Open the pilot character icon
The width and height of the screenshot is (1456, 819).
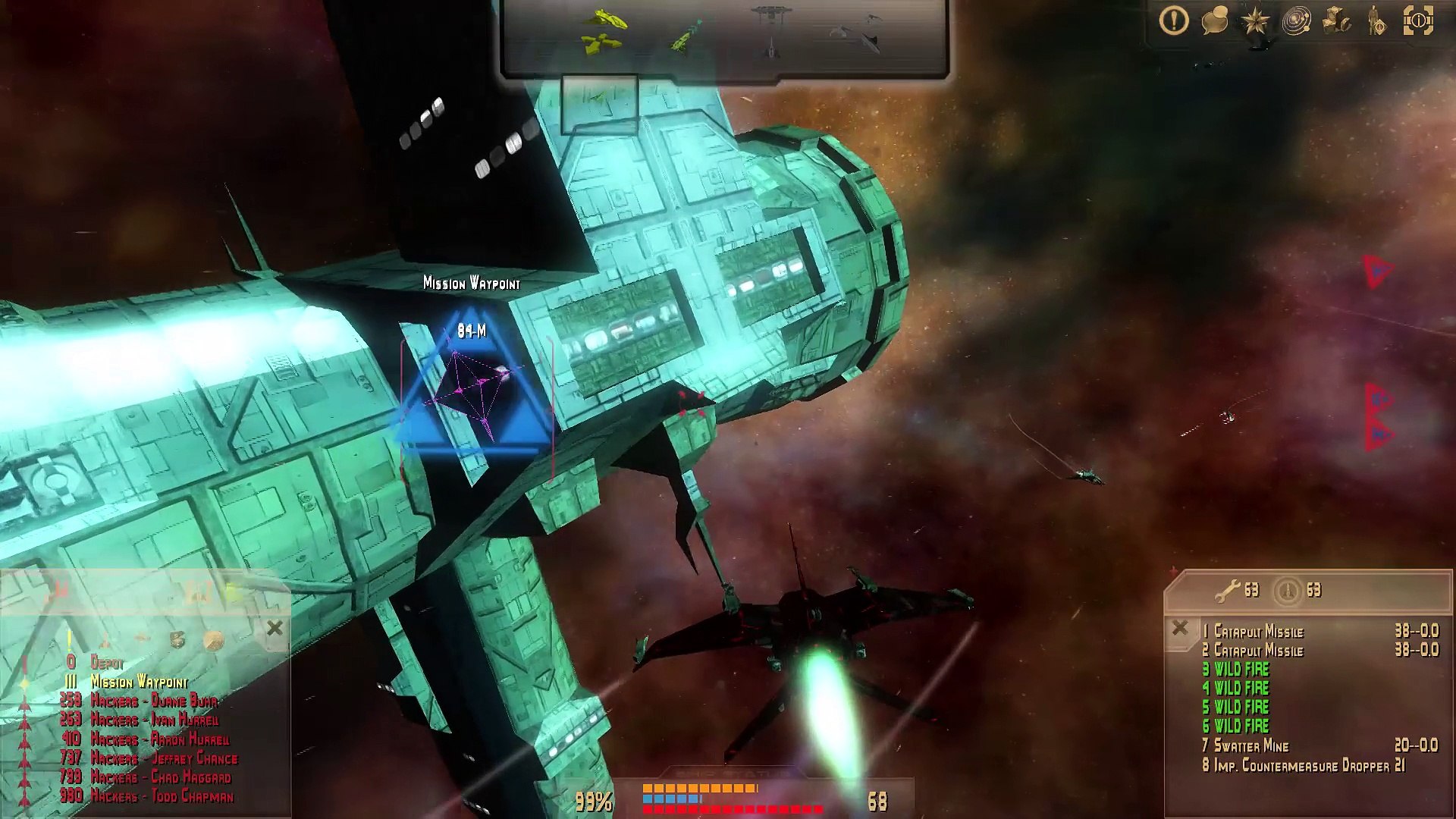[x=1376, y=21]
